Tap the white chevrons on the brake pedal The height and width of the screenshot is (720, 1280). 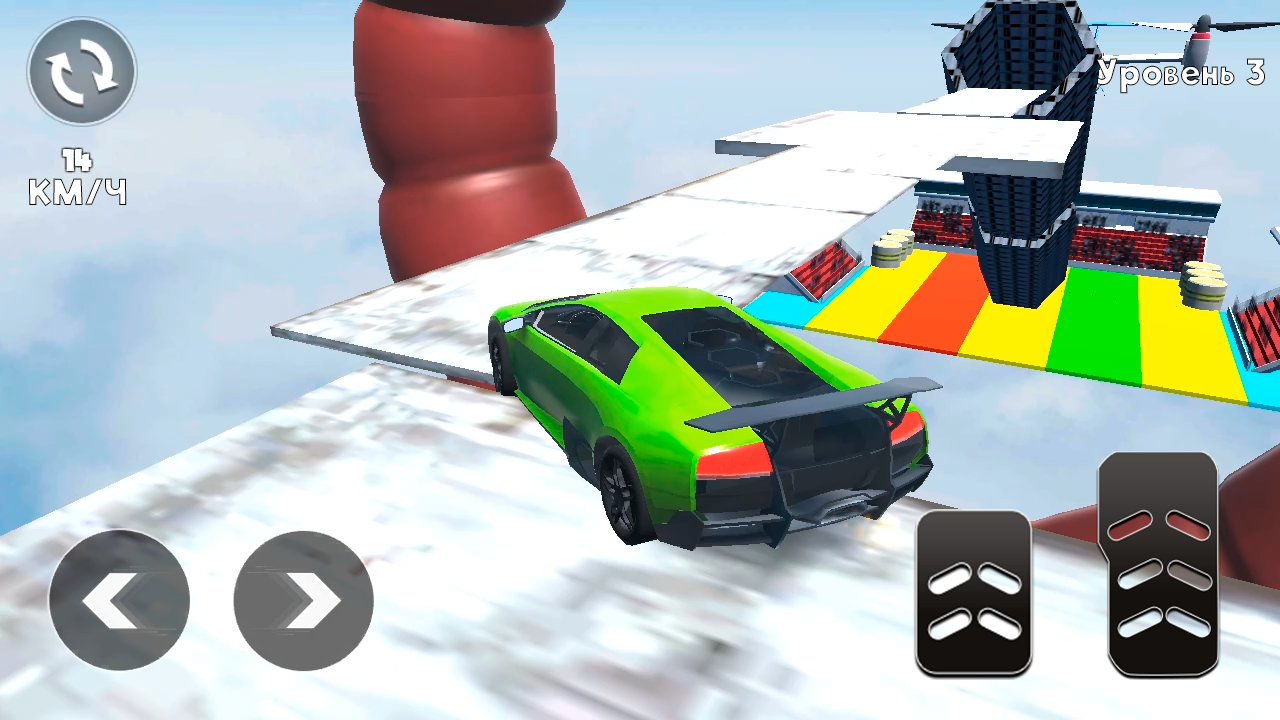(x=975, y=600)
